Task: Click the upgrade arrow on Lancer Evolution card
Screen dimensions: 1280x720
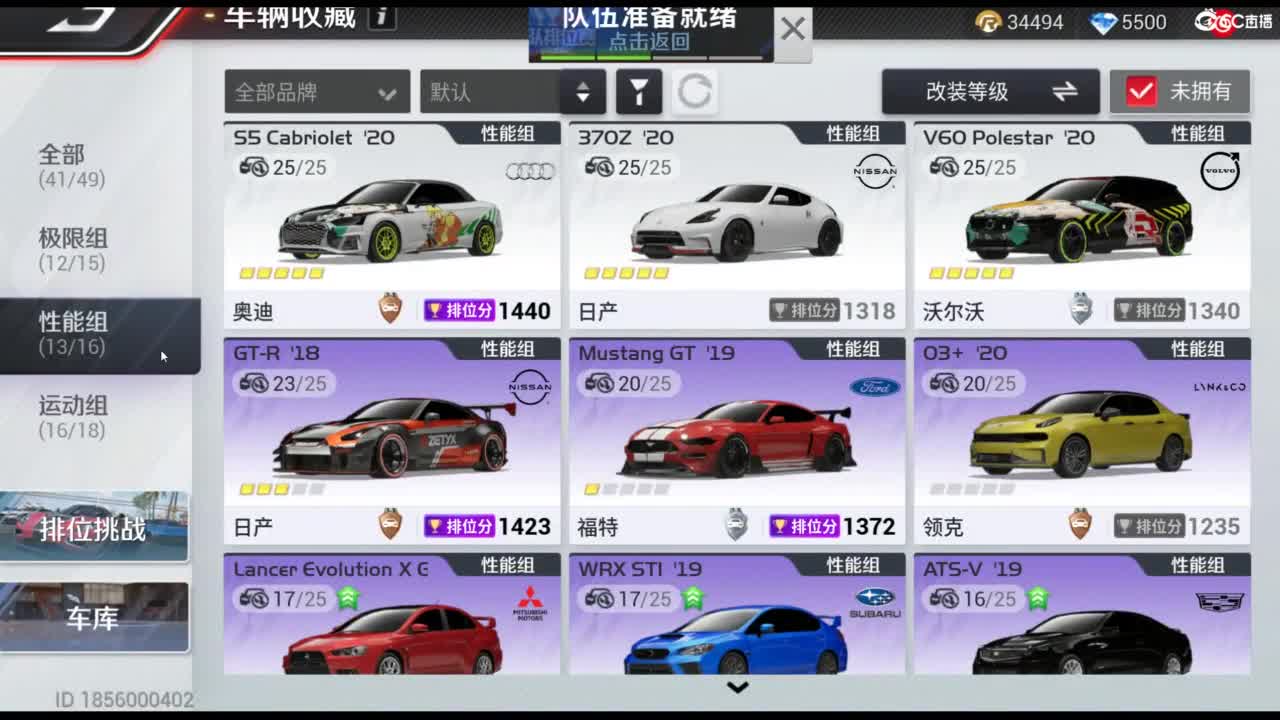Action: (345, 600)
